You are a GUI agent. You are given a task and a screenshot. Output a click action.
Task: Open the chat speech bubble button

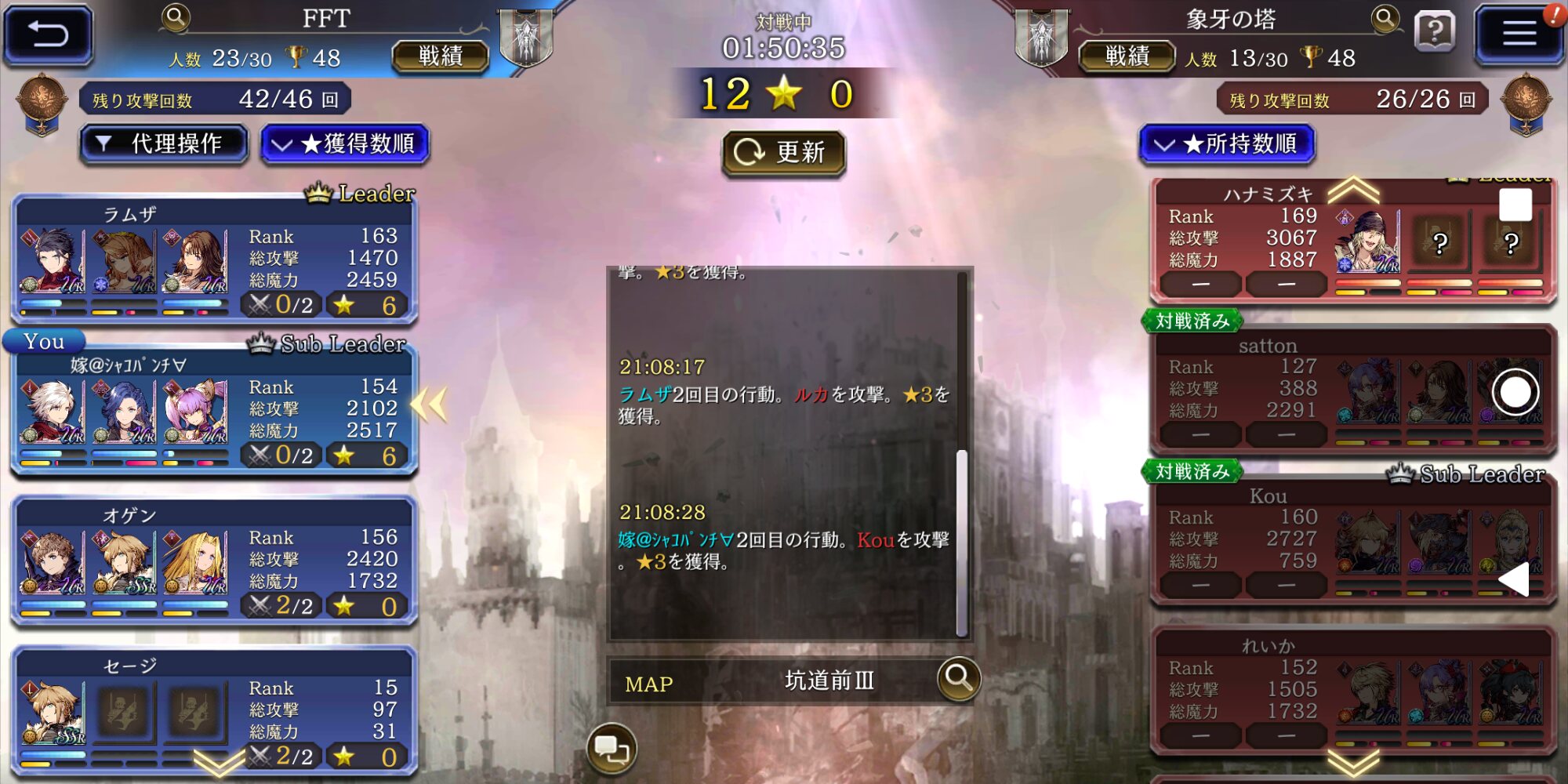click(x=612, y=750)
